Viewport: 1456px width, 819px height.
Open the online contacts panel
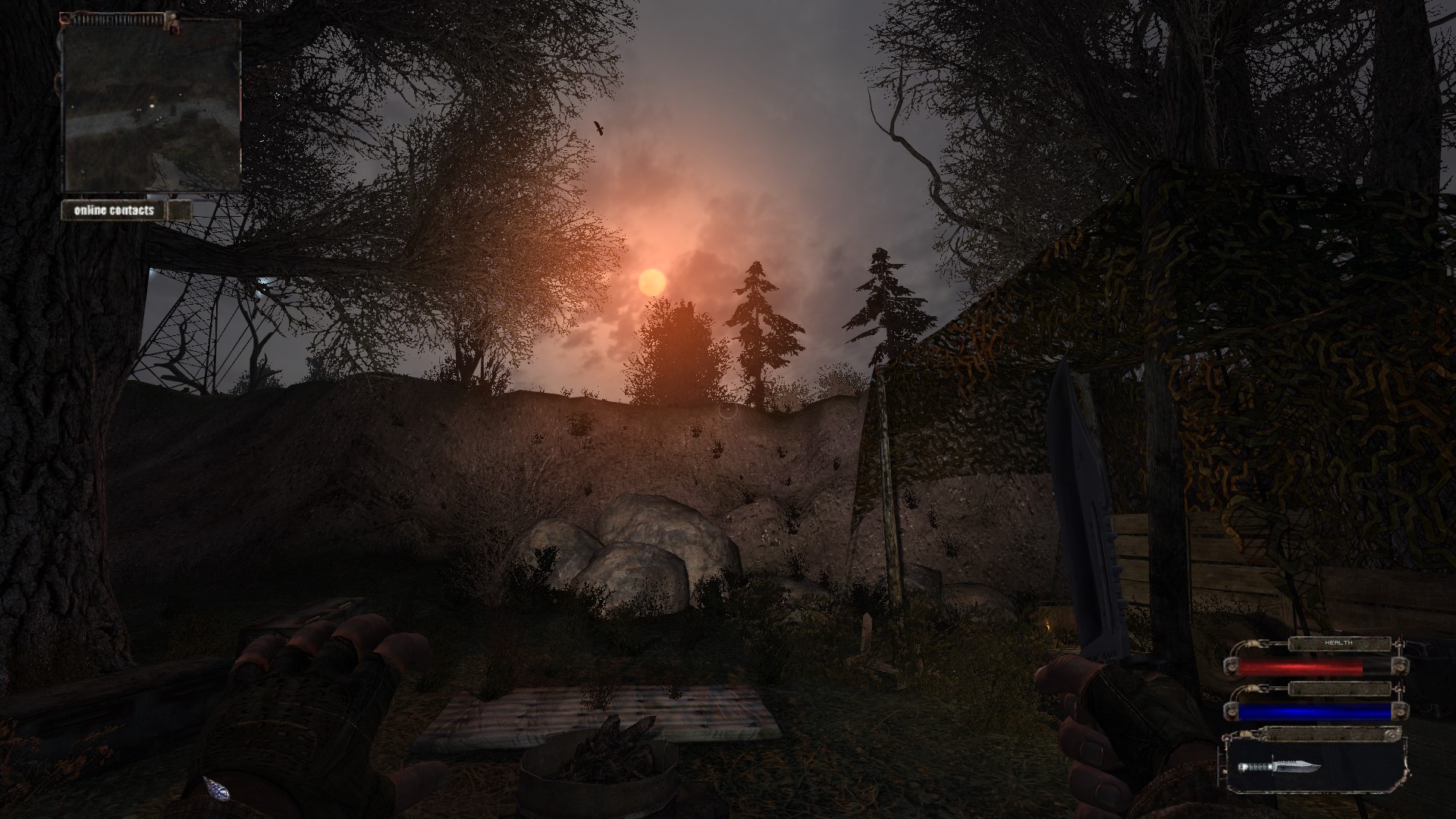coord(115,210)
